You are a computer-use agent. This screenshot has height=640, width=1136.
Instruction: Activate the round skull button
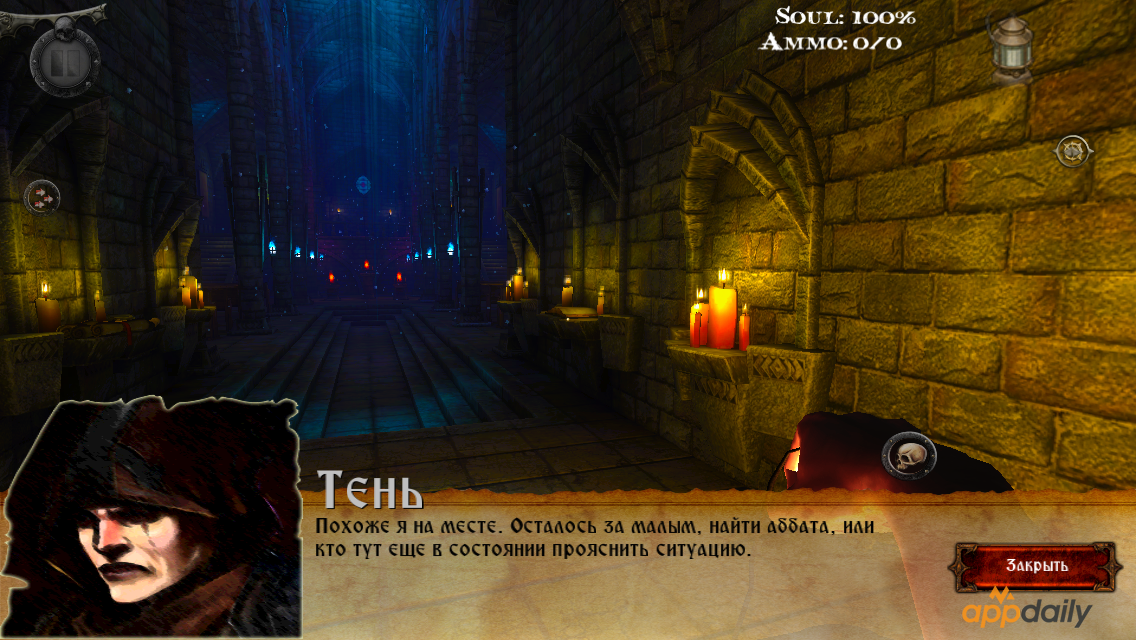point(909,458)
